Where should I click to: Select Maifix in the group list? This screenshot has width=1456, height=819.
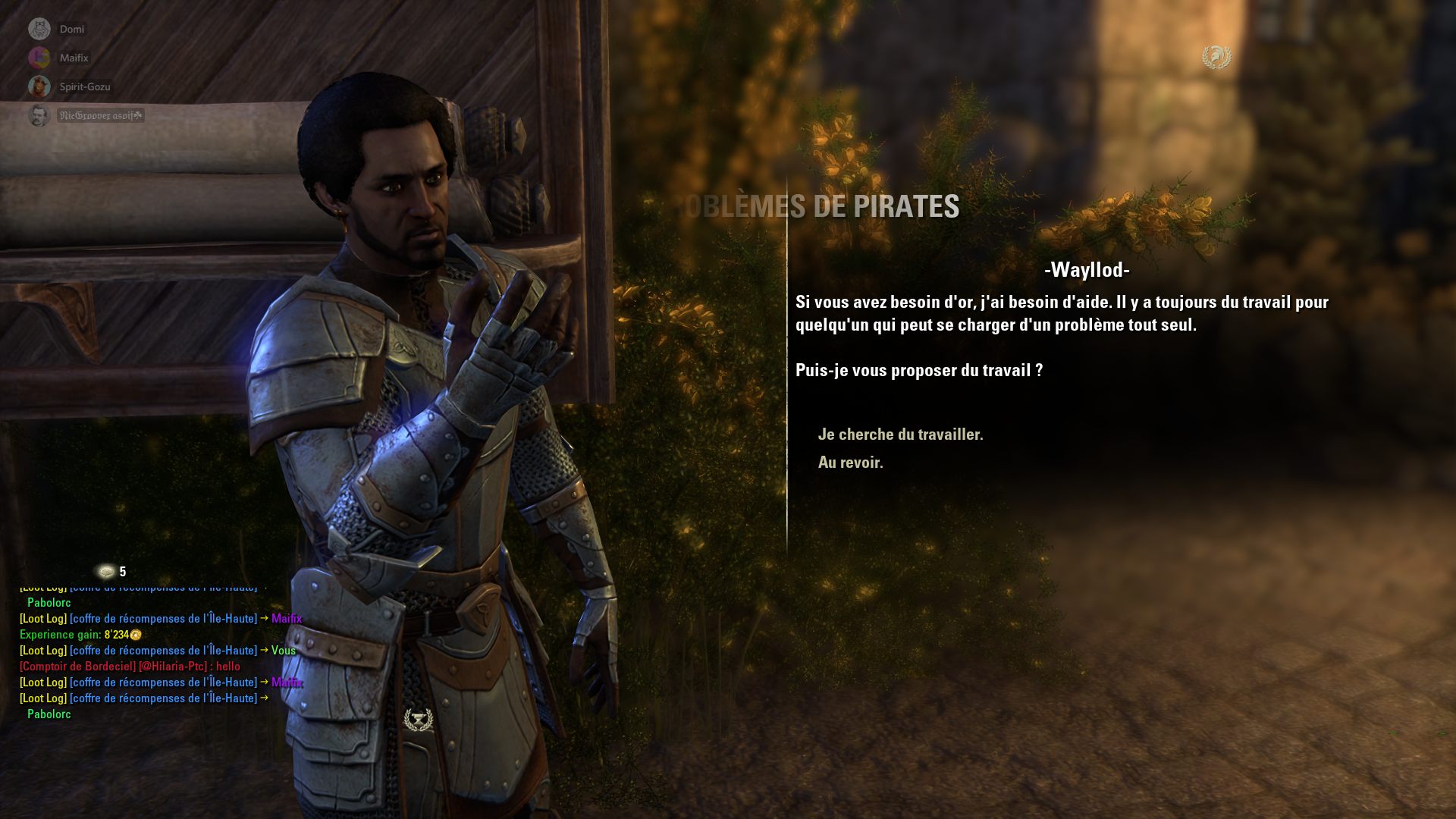coord(74,58)
